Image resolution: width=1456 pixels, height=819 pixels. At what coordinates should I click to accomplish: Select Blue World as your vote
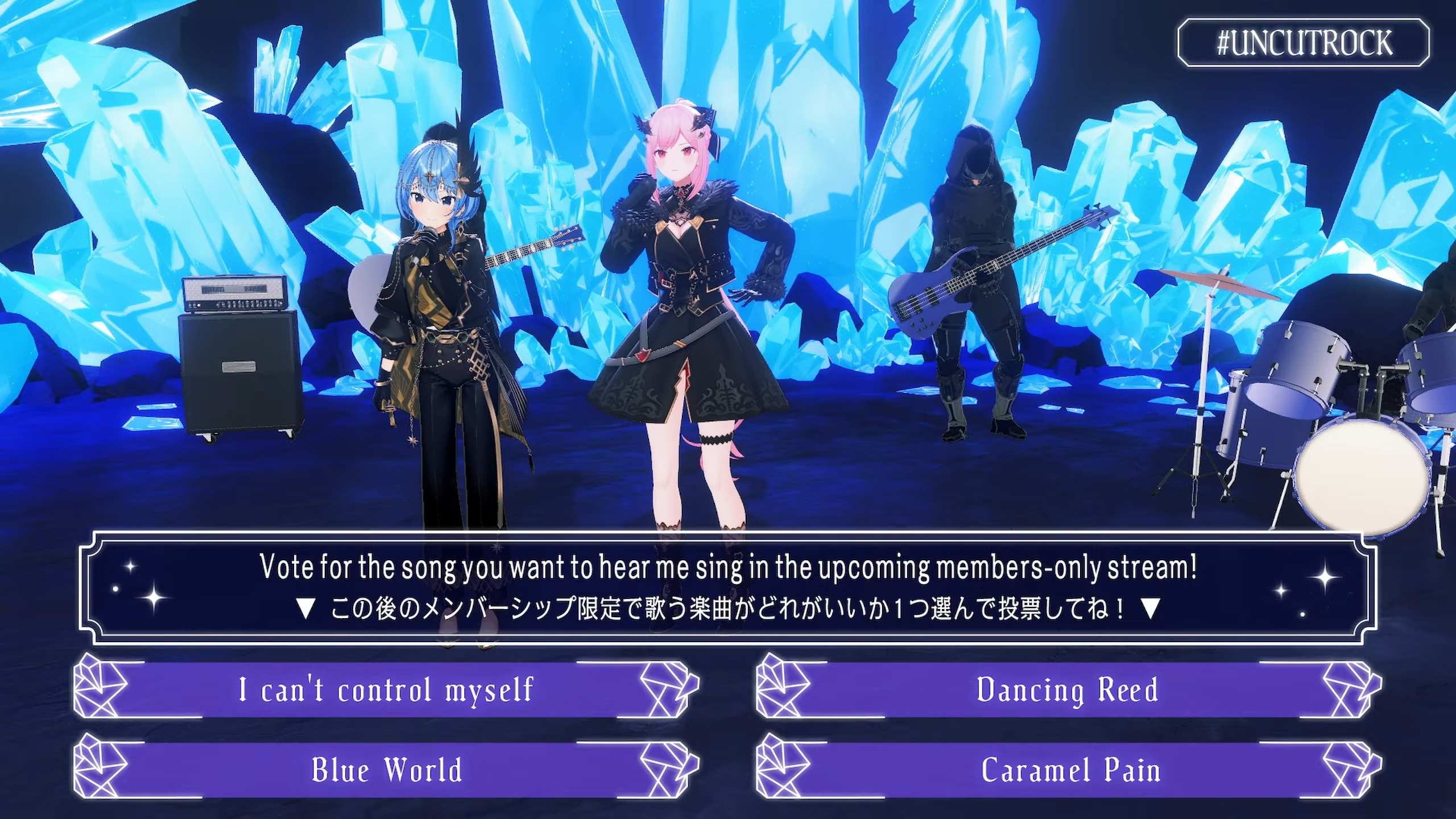pos(387,770)
